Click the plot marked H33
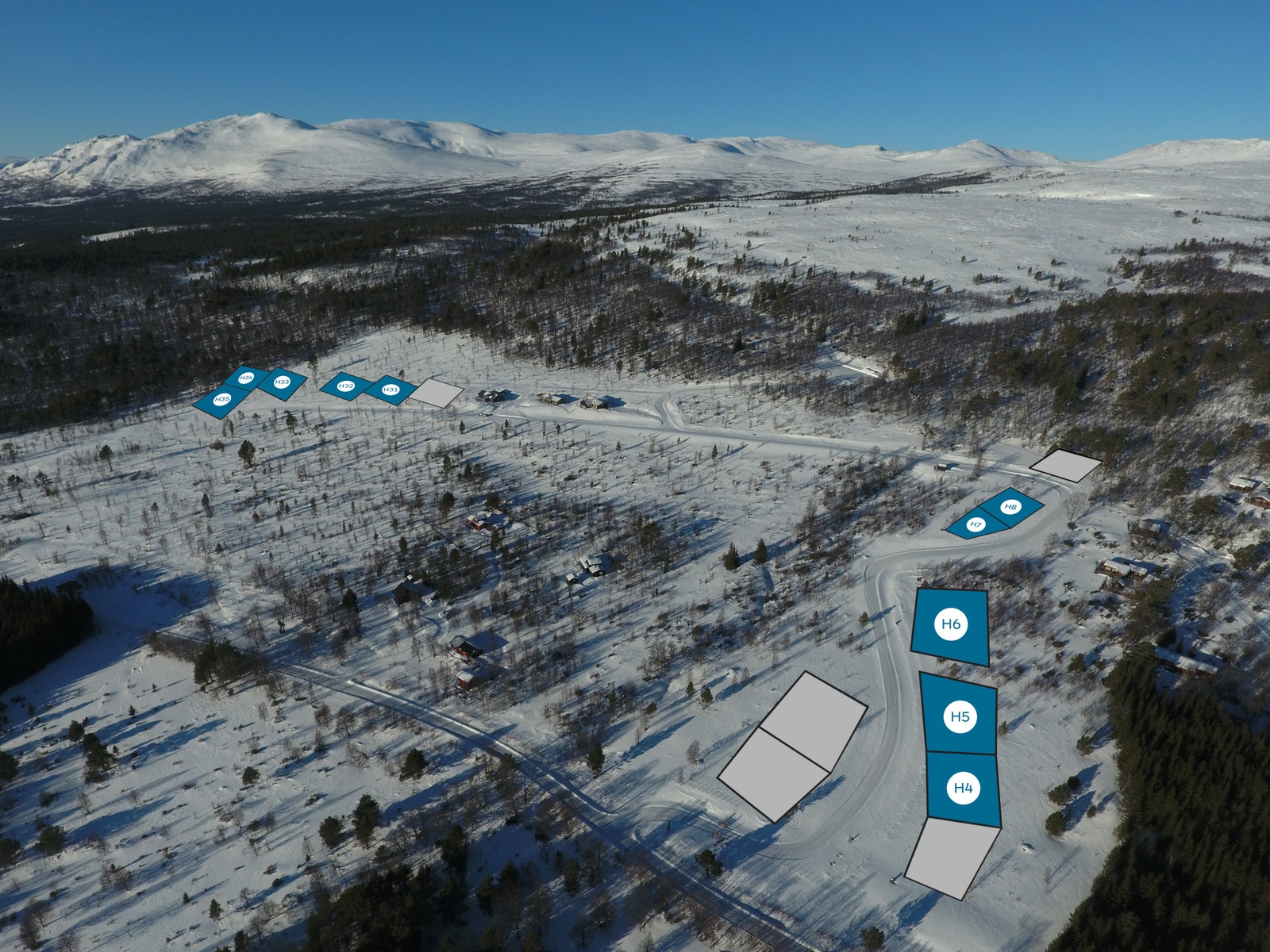1270x952 pixels. pyautogui.click(x=282, y=383)
